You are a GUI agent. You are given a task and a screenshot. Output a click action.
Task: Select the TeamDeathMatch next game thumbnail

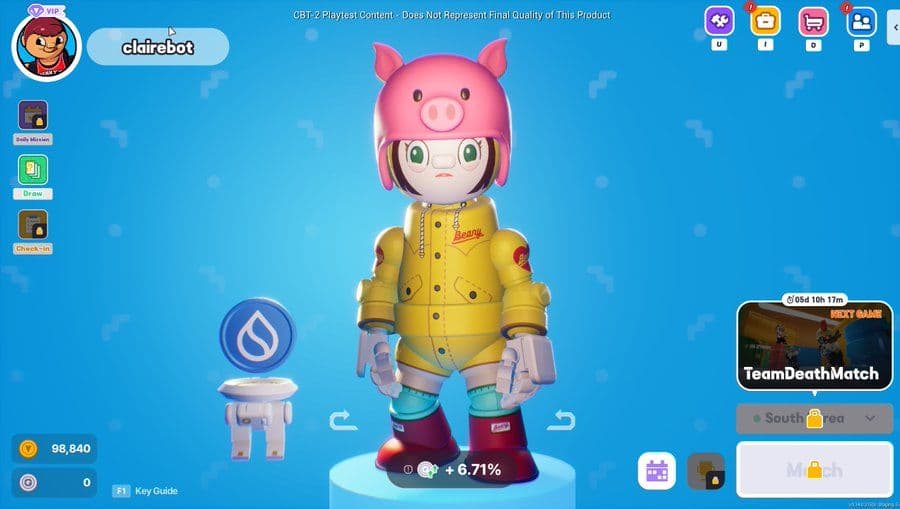pyautogui.click(x=815, y=346)
